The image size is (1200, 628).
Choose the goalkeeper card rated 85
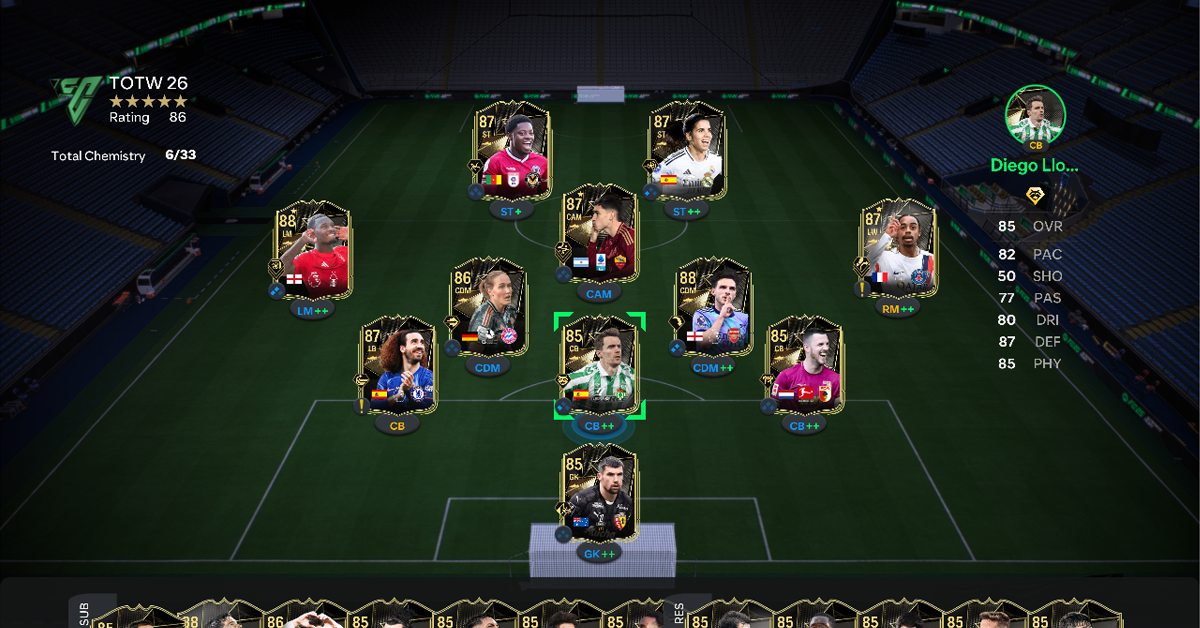[599, 492]
